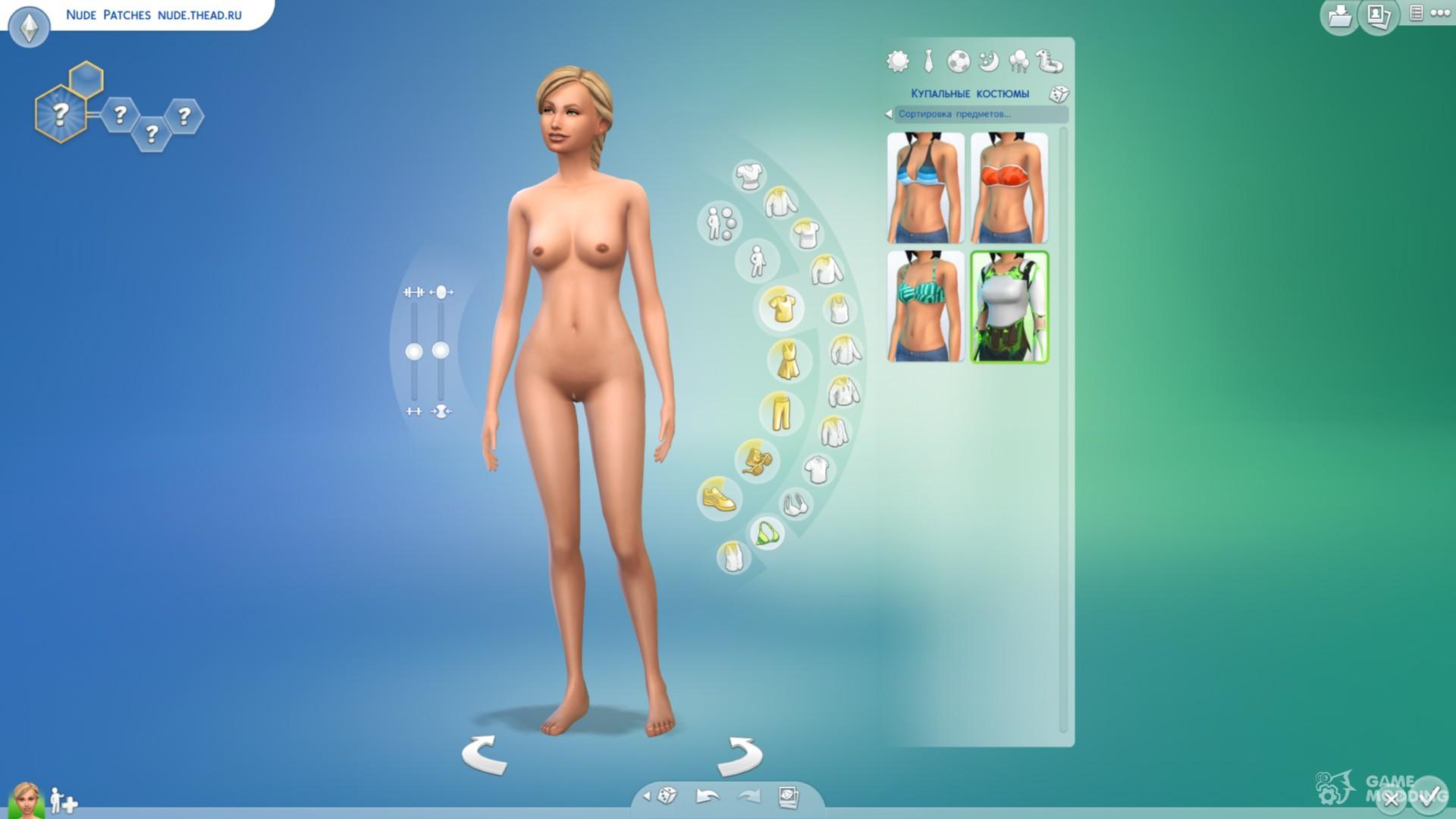Confirm changes with the checkmark button
The image size is (1456, 819).
click(1429, 796)
